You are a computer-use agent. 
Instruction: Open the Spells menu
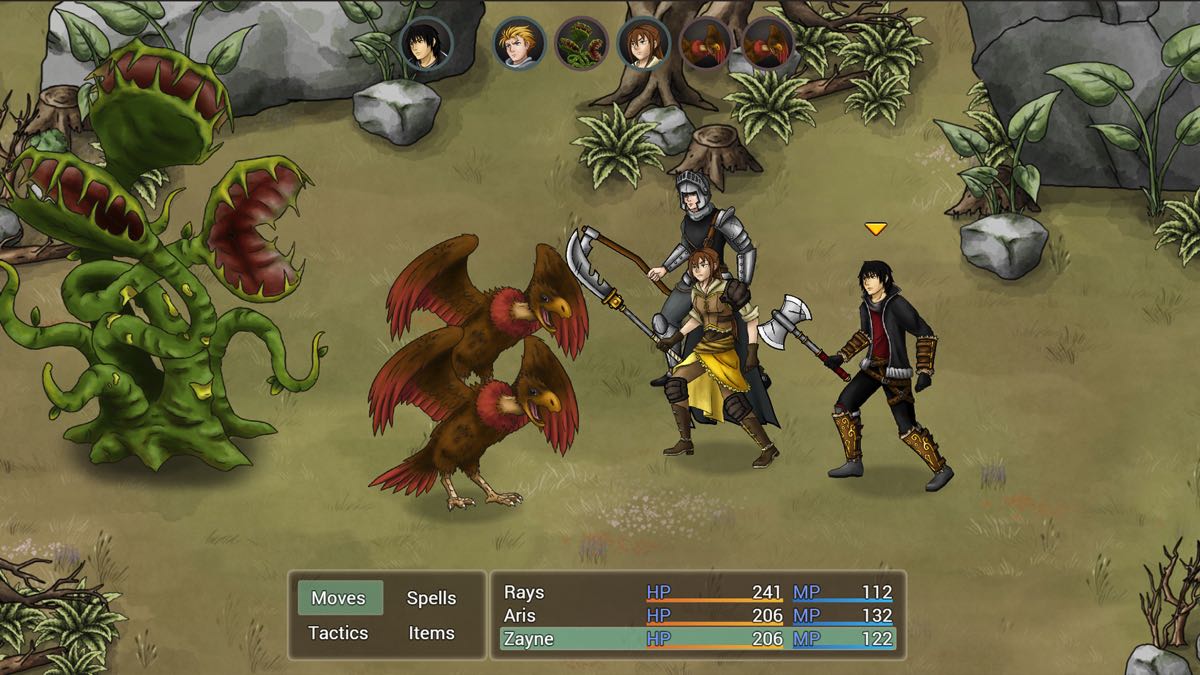(x=431, y=598)
